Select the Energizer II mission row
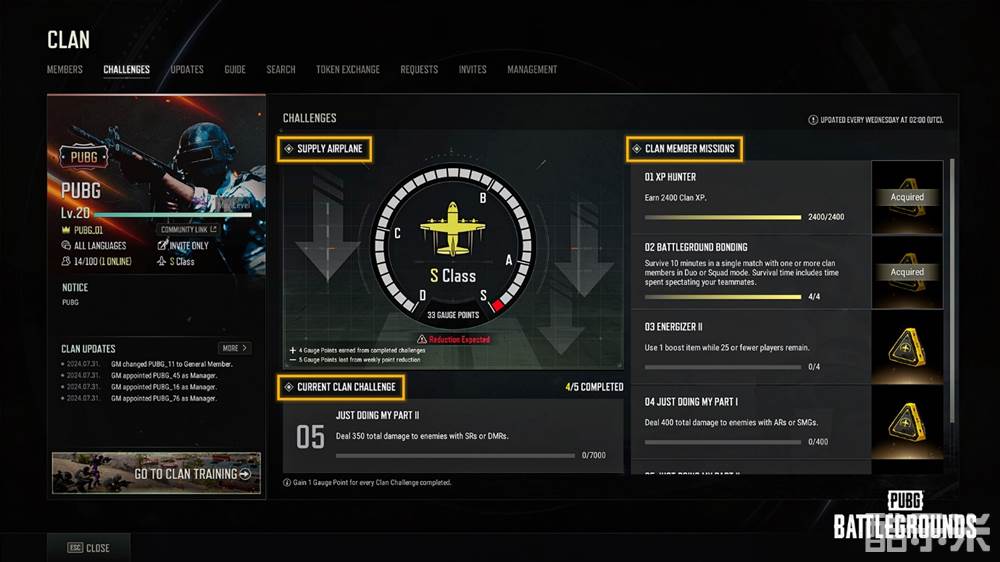The image size is (1000, 562). [750, 346]
